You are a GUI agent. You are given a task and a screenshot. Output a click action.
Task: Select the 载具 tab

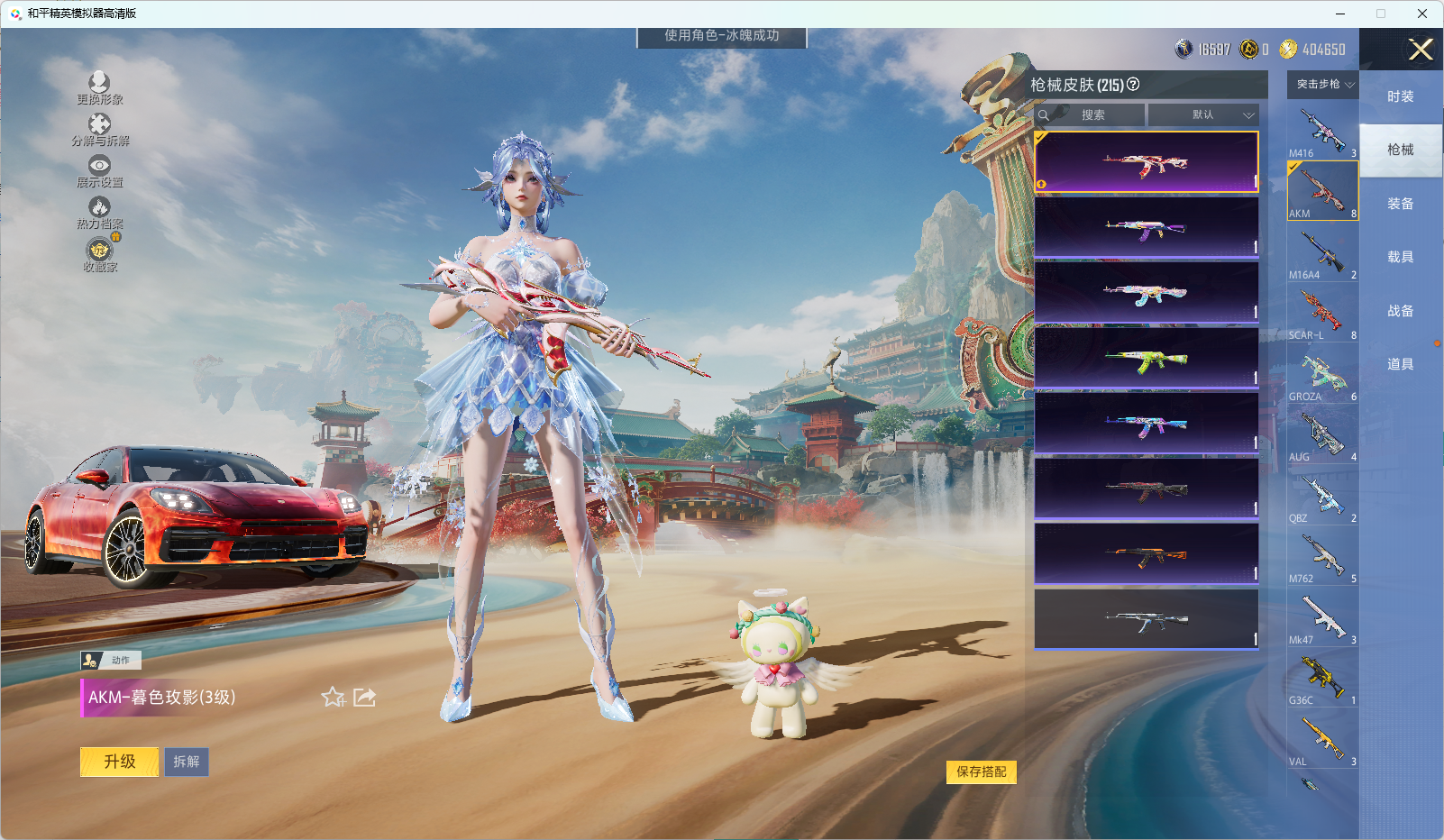(1400, 257)
